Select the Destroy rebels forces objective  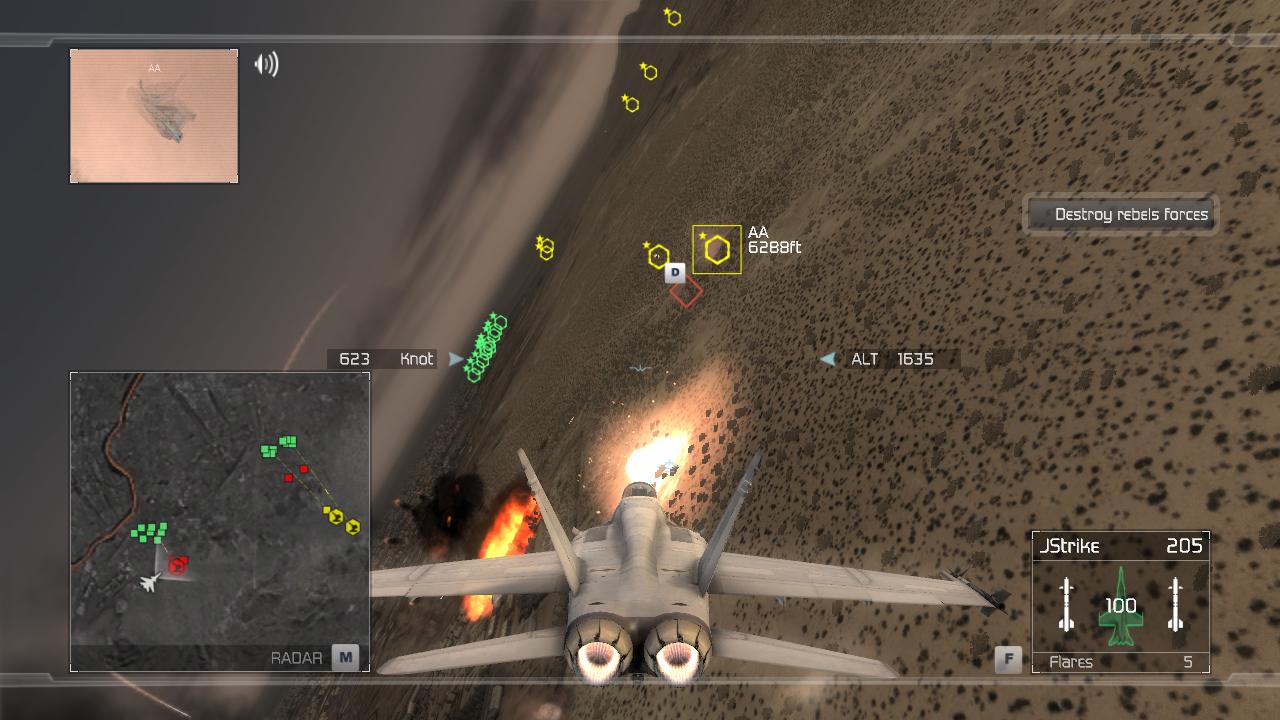click(1121, 214)
